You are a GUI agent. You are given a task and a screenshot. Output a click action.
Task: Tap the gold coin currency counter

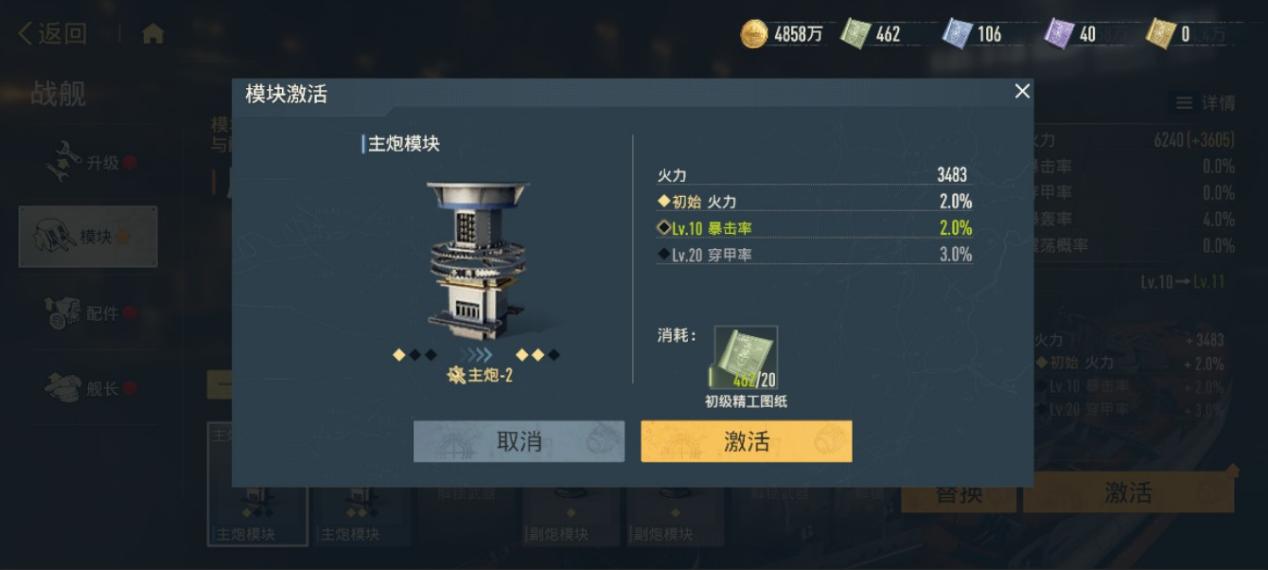click(x=782, y=34)
